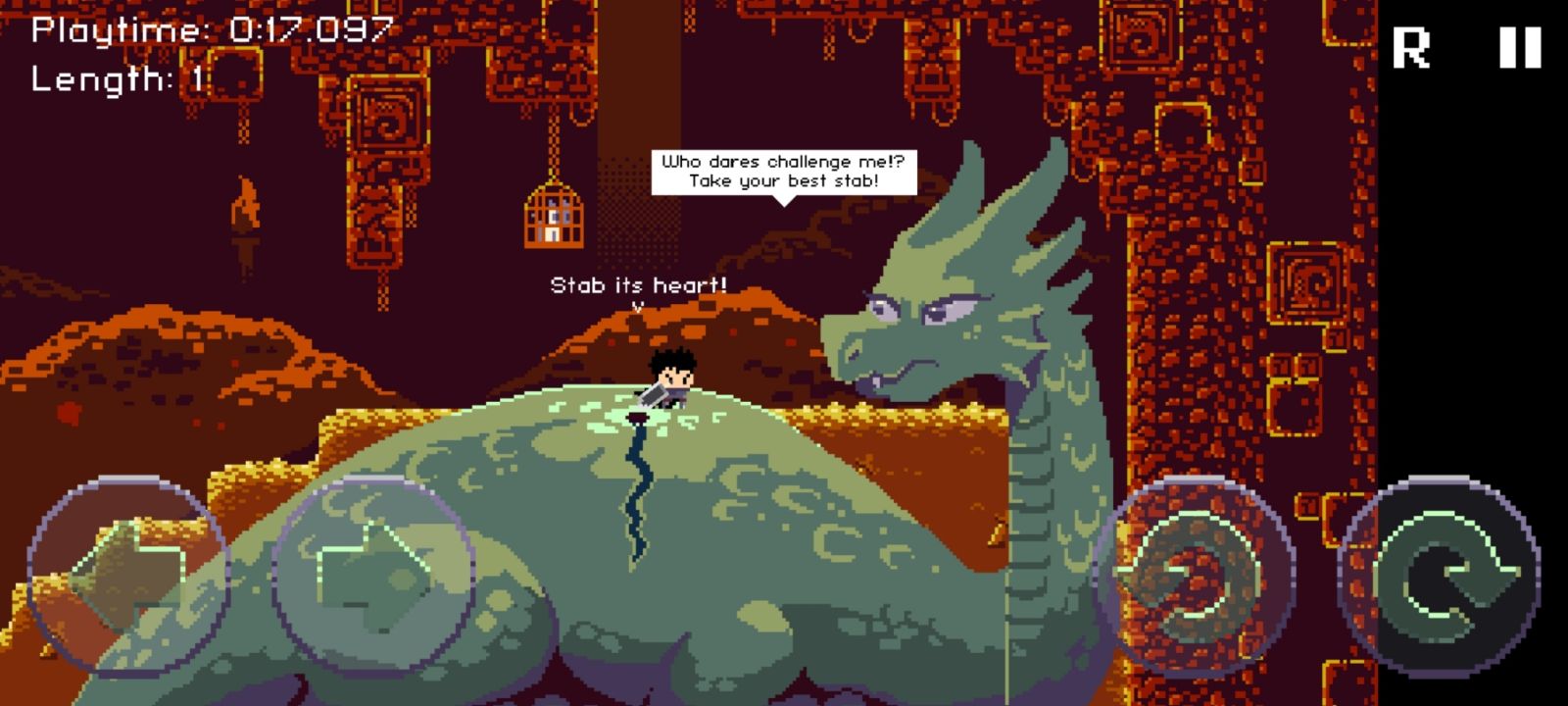Rotate sword clockwise with the touch button
The width and height of the screenshot is (1568, 706).
(1439, 576)
